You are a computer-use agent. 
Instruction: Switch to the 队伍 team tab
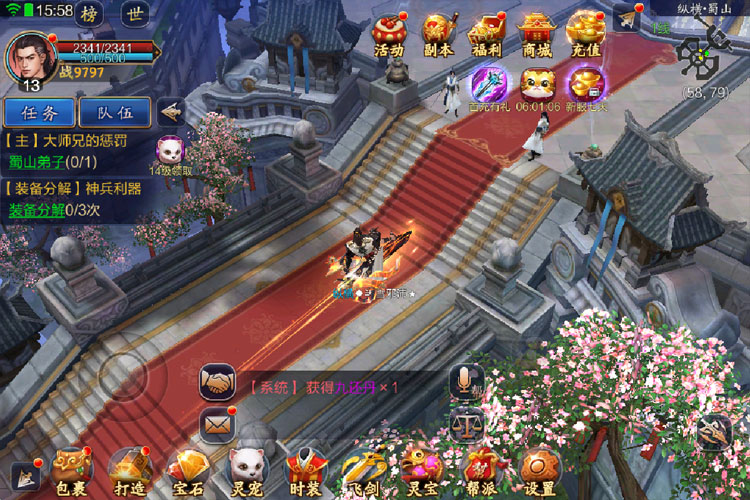tap(114, 112)
